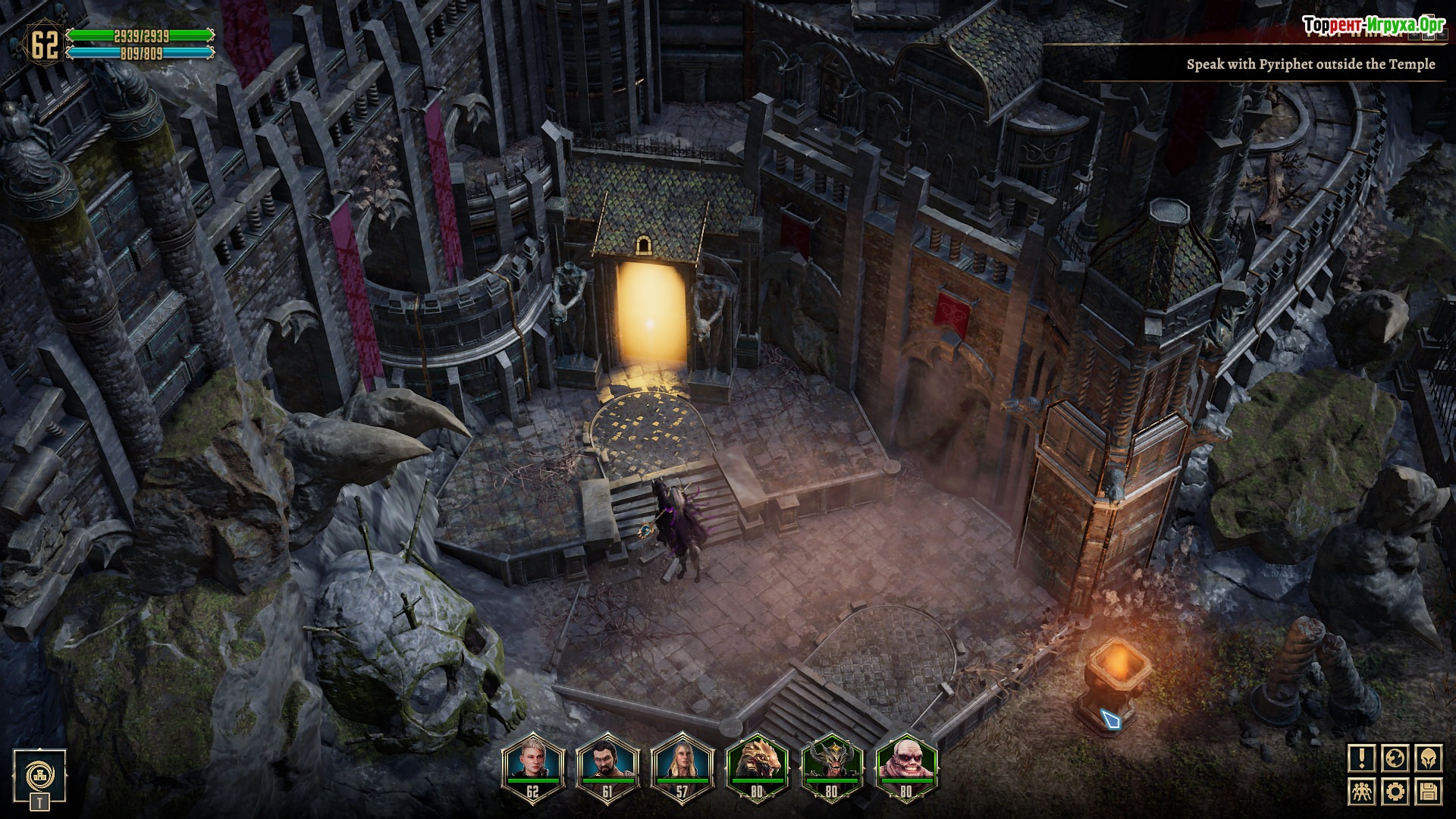Open the hero helmet menu
The image size is (1456, 819).
click(1429, 758)
